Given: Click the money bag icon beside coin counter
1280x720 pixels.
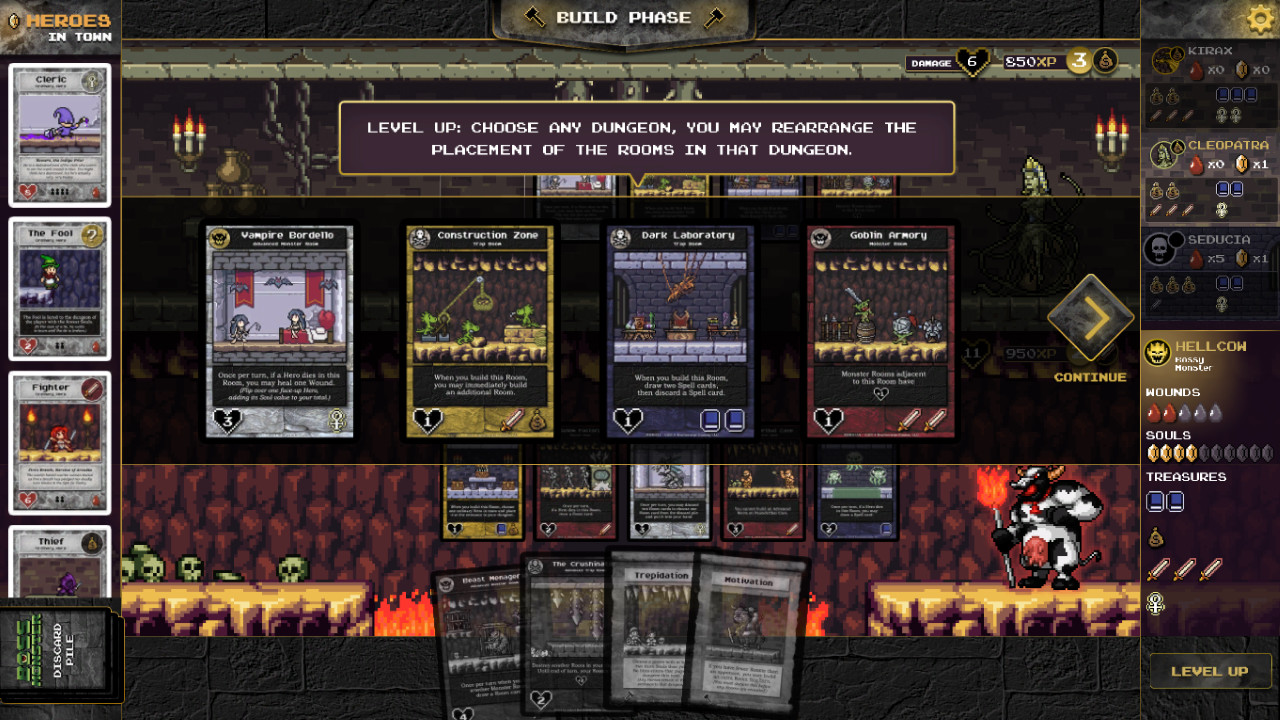Looking at the screenshot, I should (x=1105, y=60).
